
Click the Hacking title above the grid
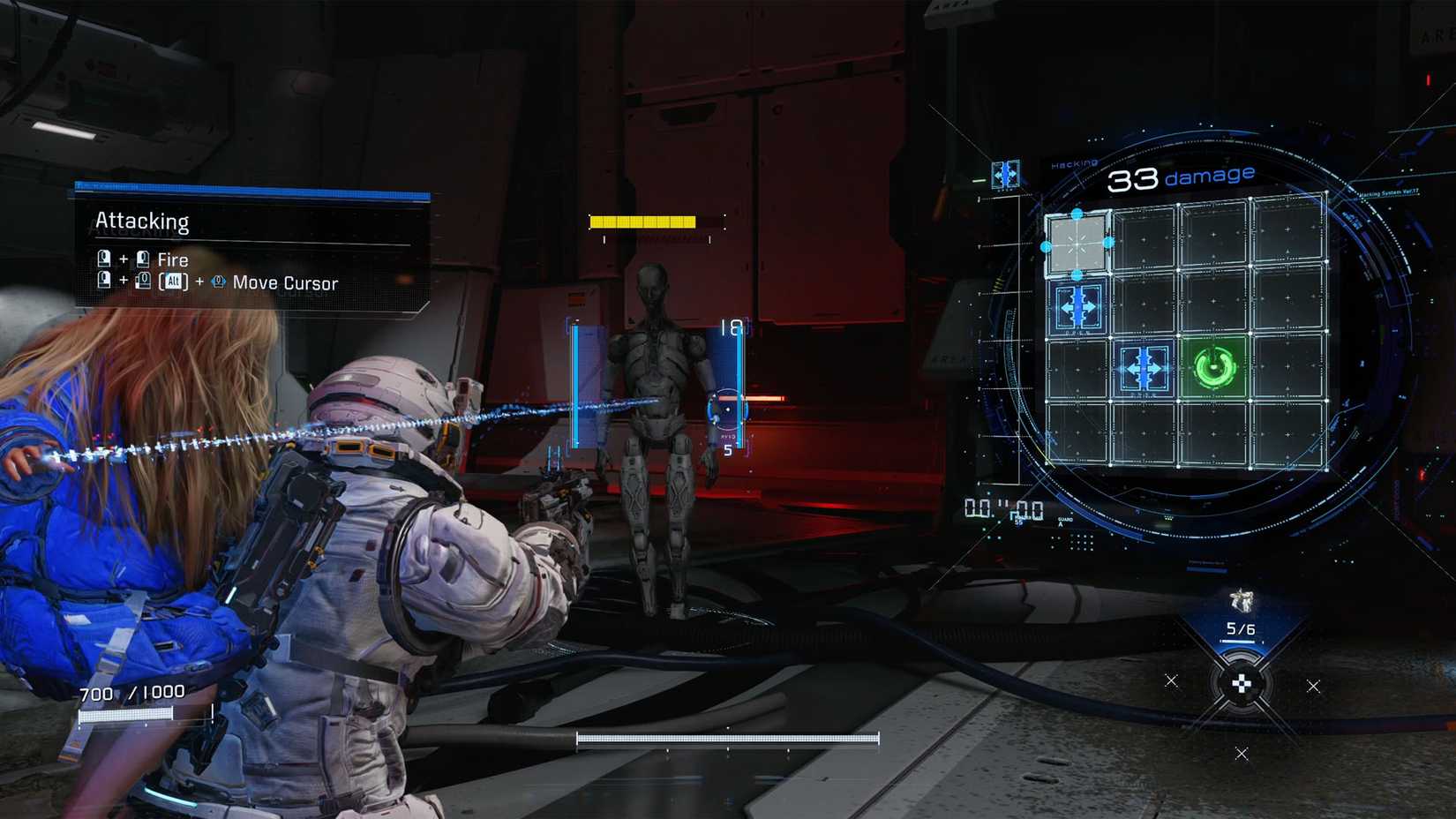1074,163
